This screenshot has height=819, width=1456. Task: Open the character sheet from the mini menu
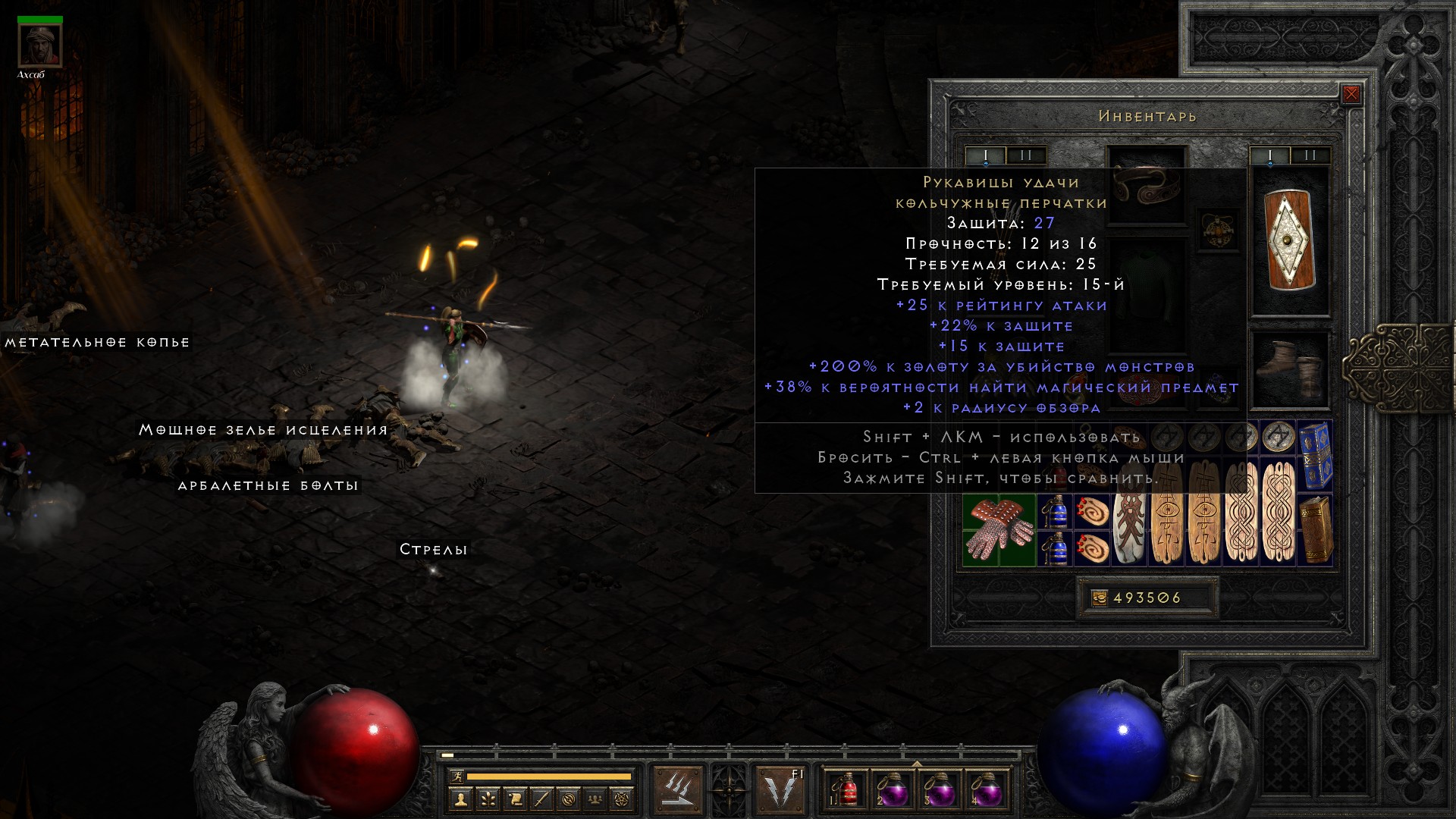tap(460, 799)
